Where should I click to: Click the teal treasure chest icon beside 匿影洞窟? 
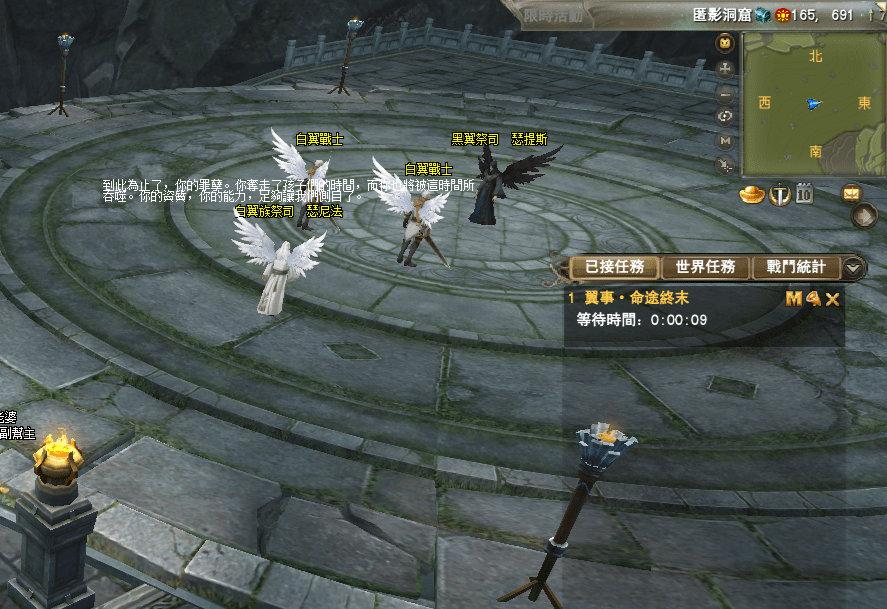(763, 15)
